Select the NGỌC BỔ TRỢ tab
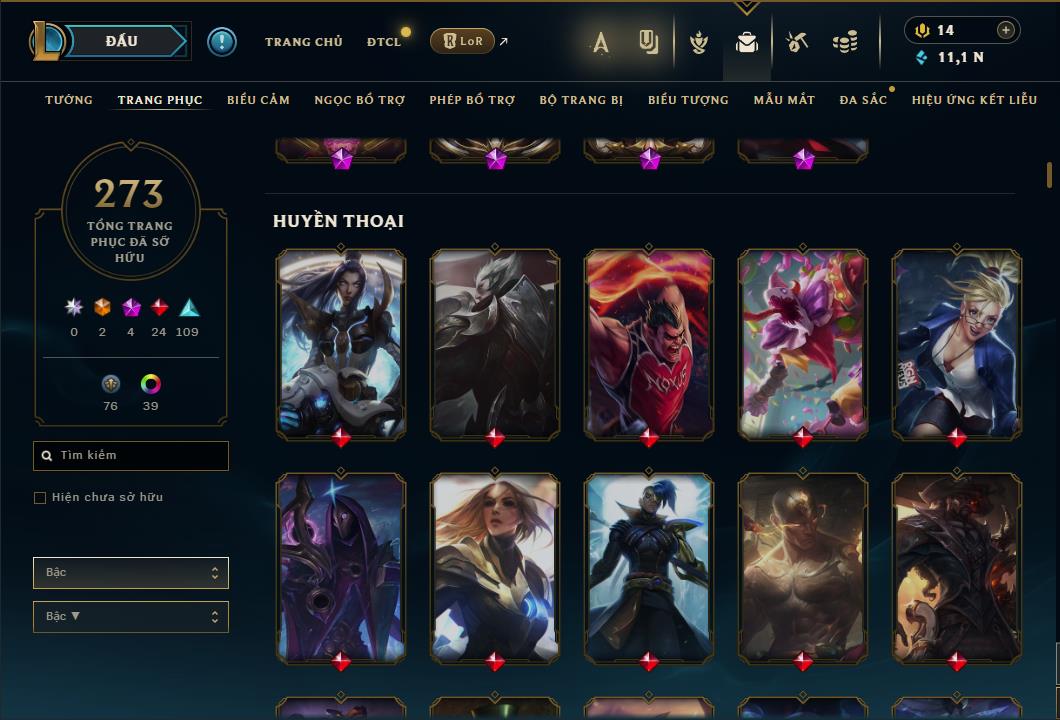1060x720 pixels. click(359, 100)
